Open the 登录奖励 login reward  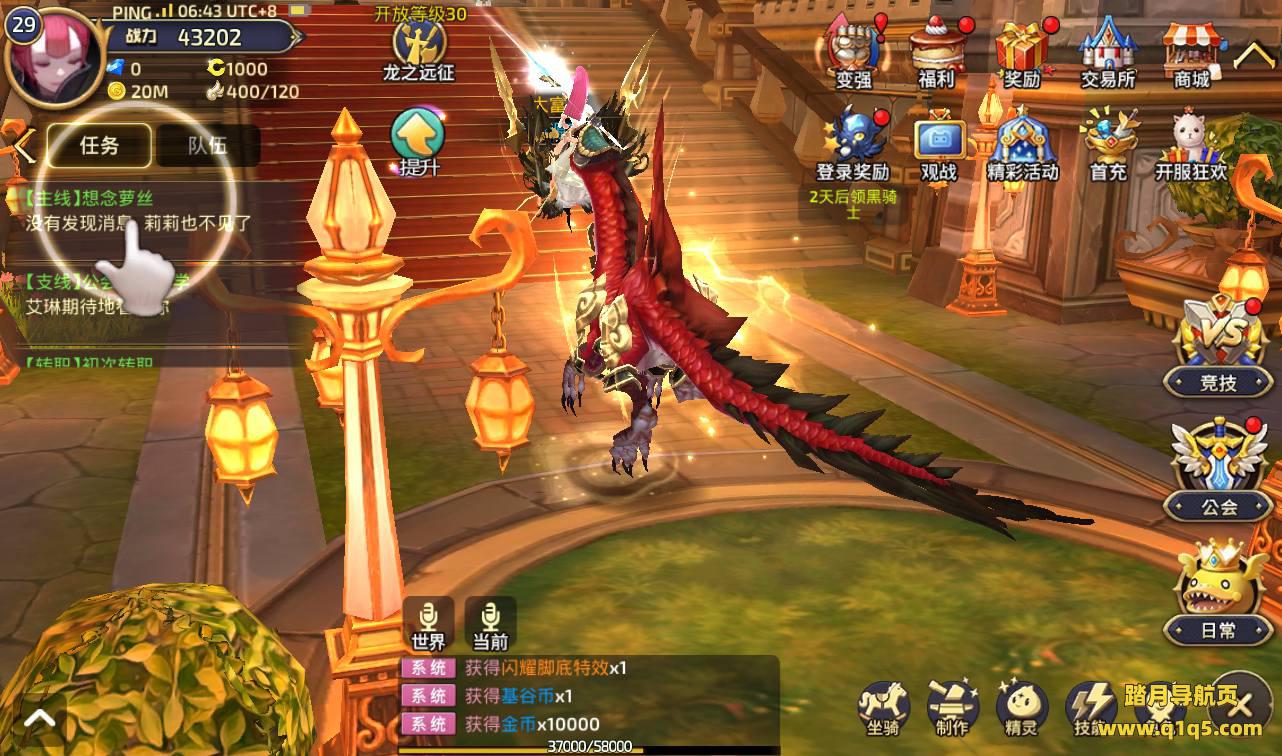tap(852, 145)
